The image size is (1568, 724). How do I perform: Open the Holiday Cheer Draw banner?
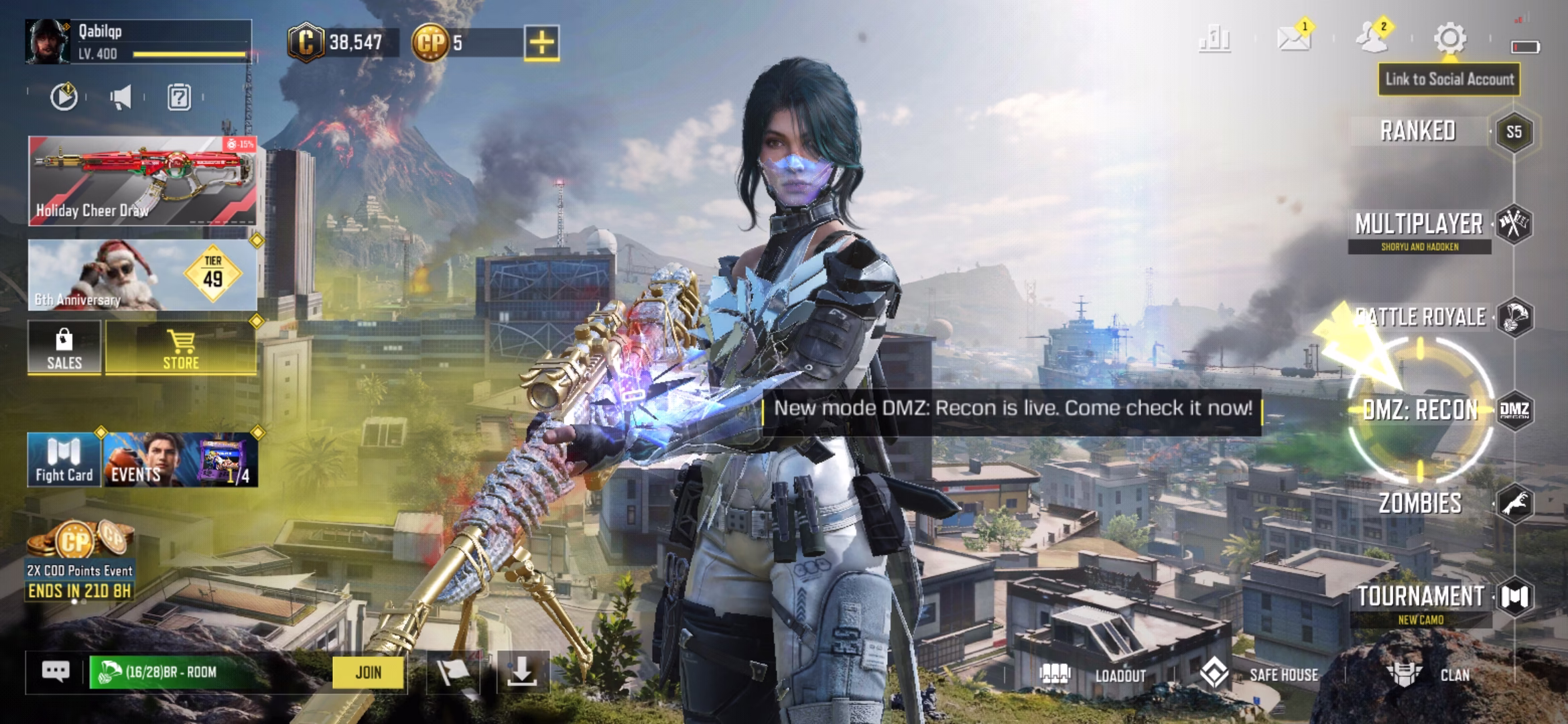pyautogui.click(x=142, y=181)
